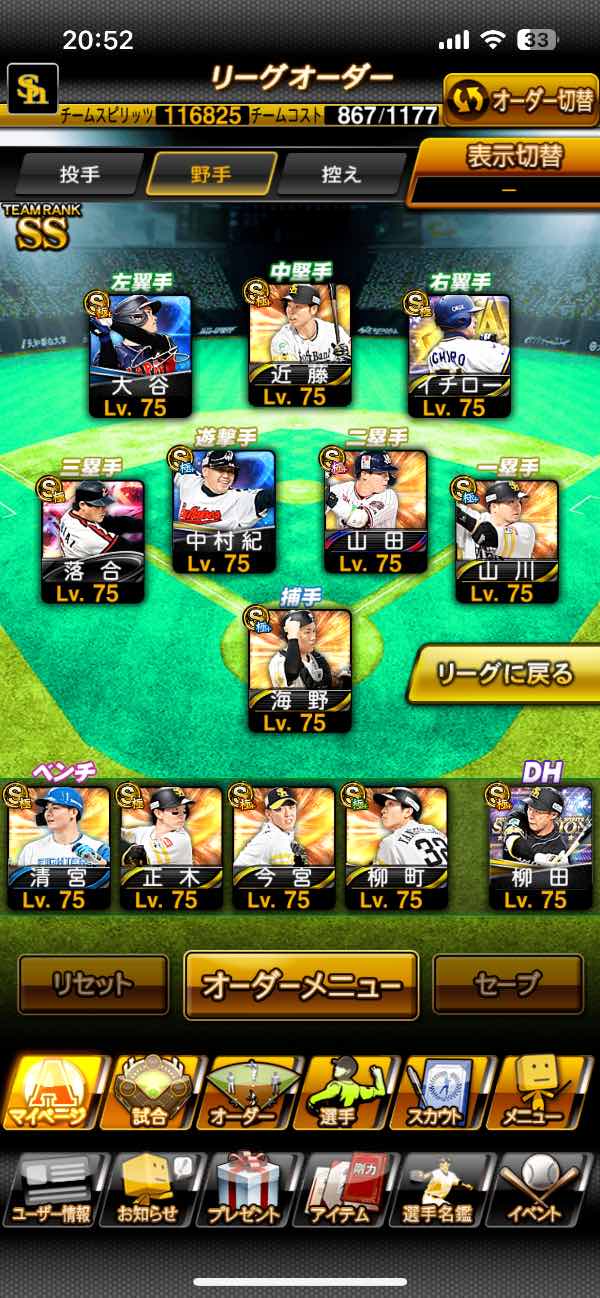Save the lineup with セーブ
The height and width of the screenshot is (1298, 600).
click(507, 984)
